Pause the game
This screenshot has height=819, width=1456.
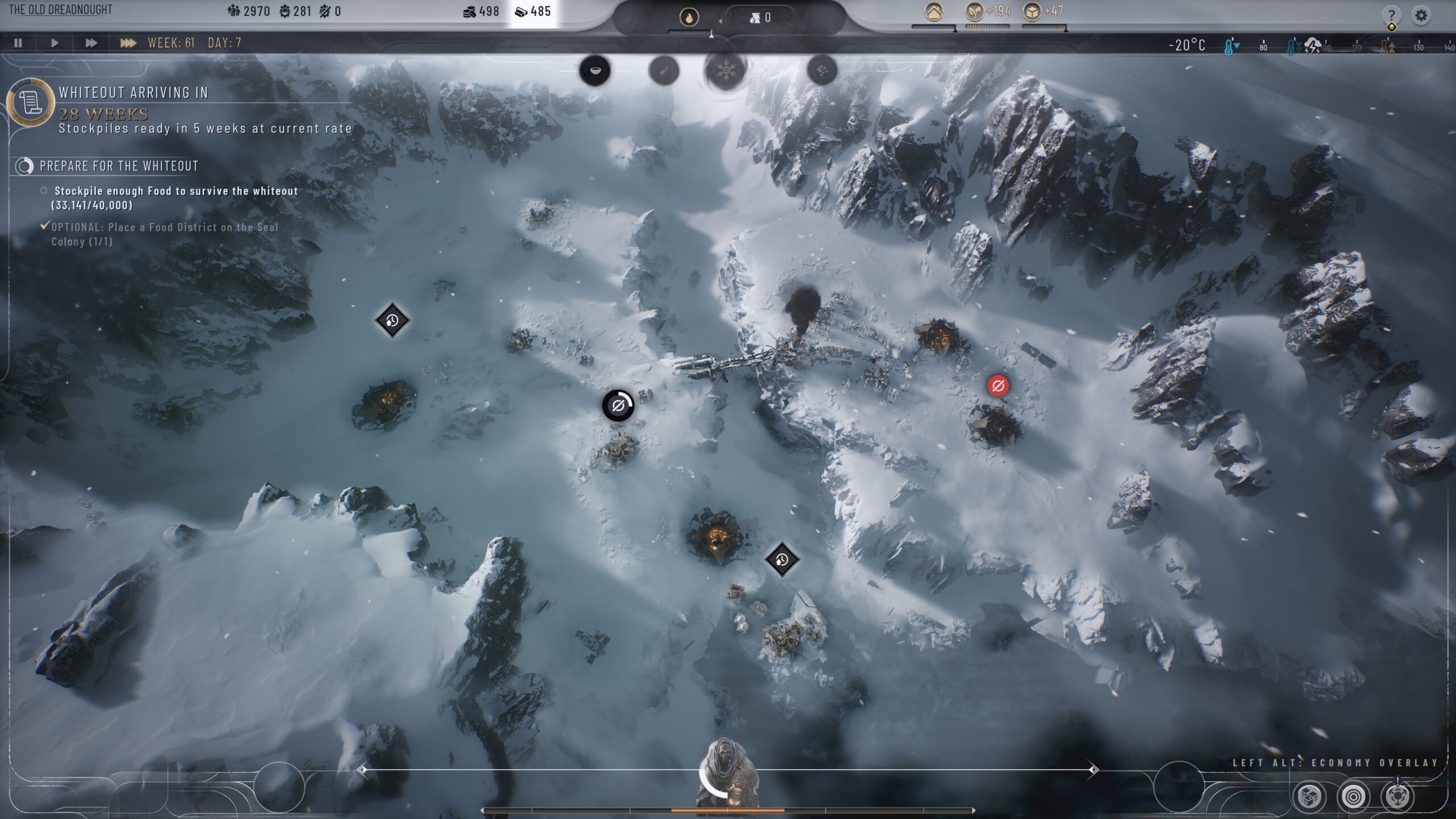tap(18, 43)
